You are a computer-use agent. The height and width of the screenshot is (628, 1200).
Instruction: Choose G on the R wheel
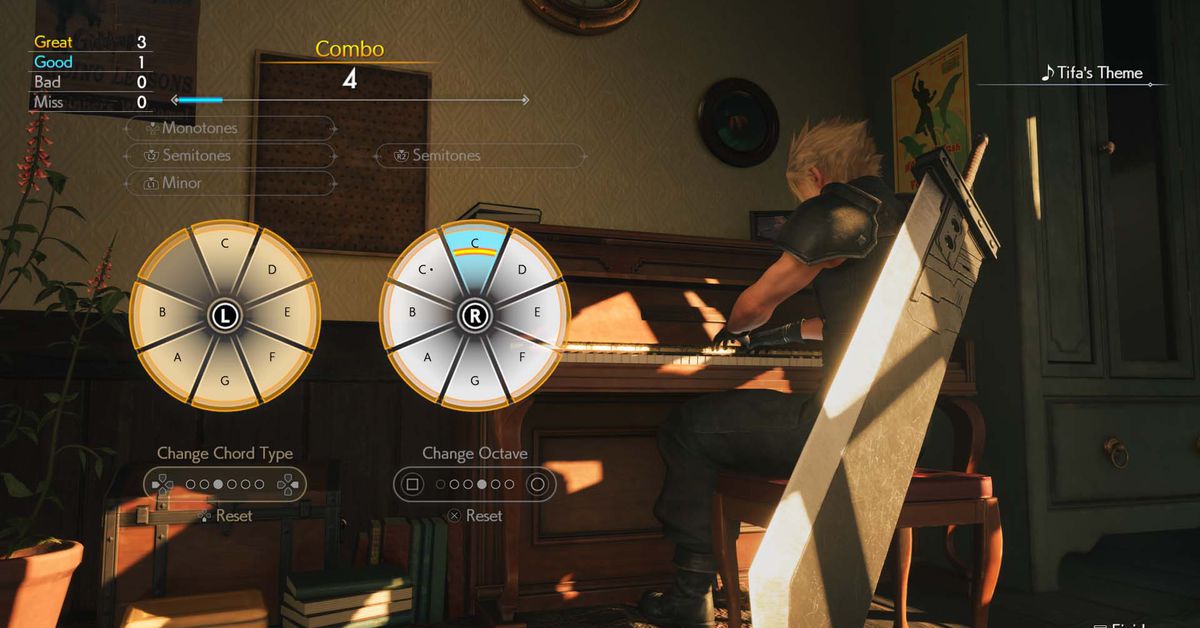tap(474, 381)
